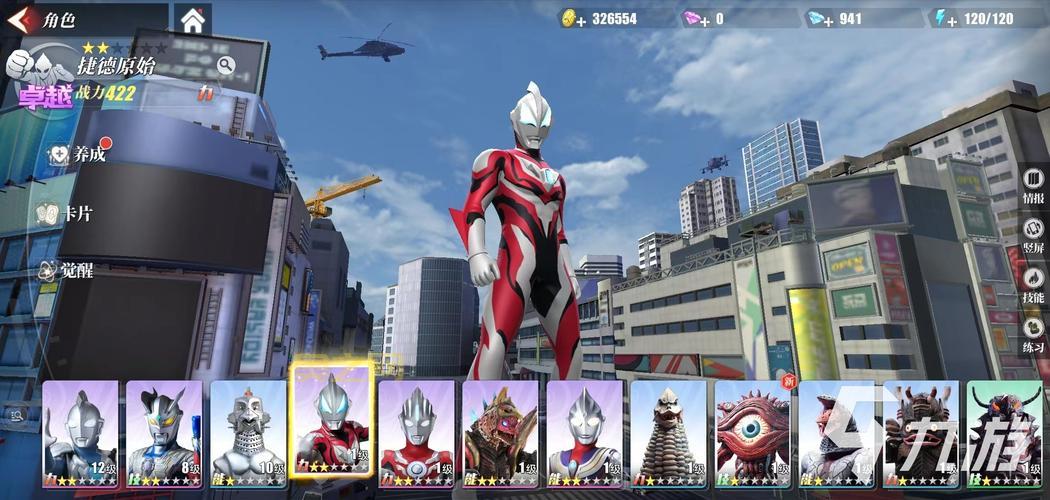Return to home screen via house icon
The width and height of the screenshot is (1050, 500).
[192, 19]
